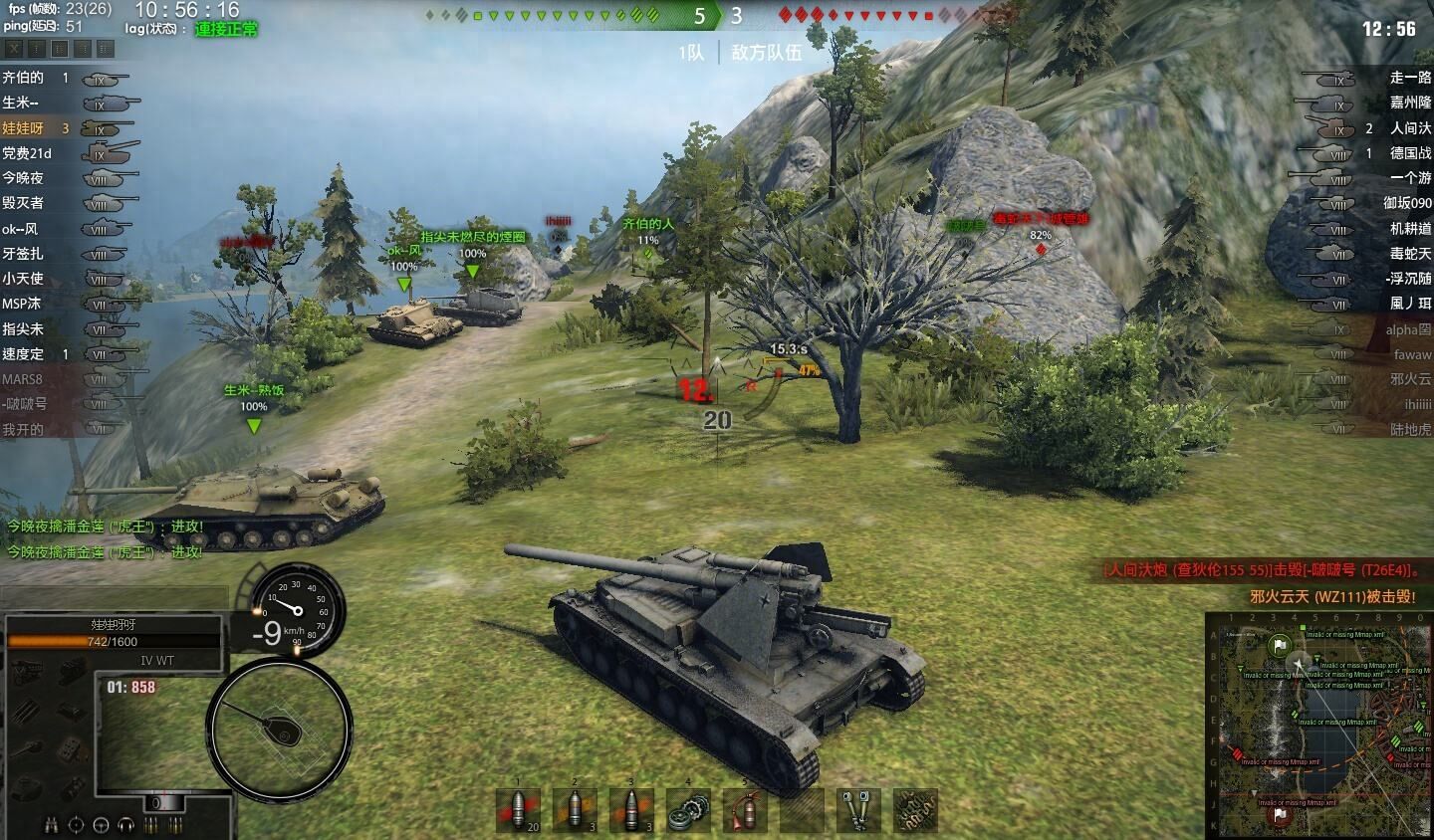This screenshot has height=840, width=1434.
Task: Use the repair kit with gears
Action: pos(688,809)
